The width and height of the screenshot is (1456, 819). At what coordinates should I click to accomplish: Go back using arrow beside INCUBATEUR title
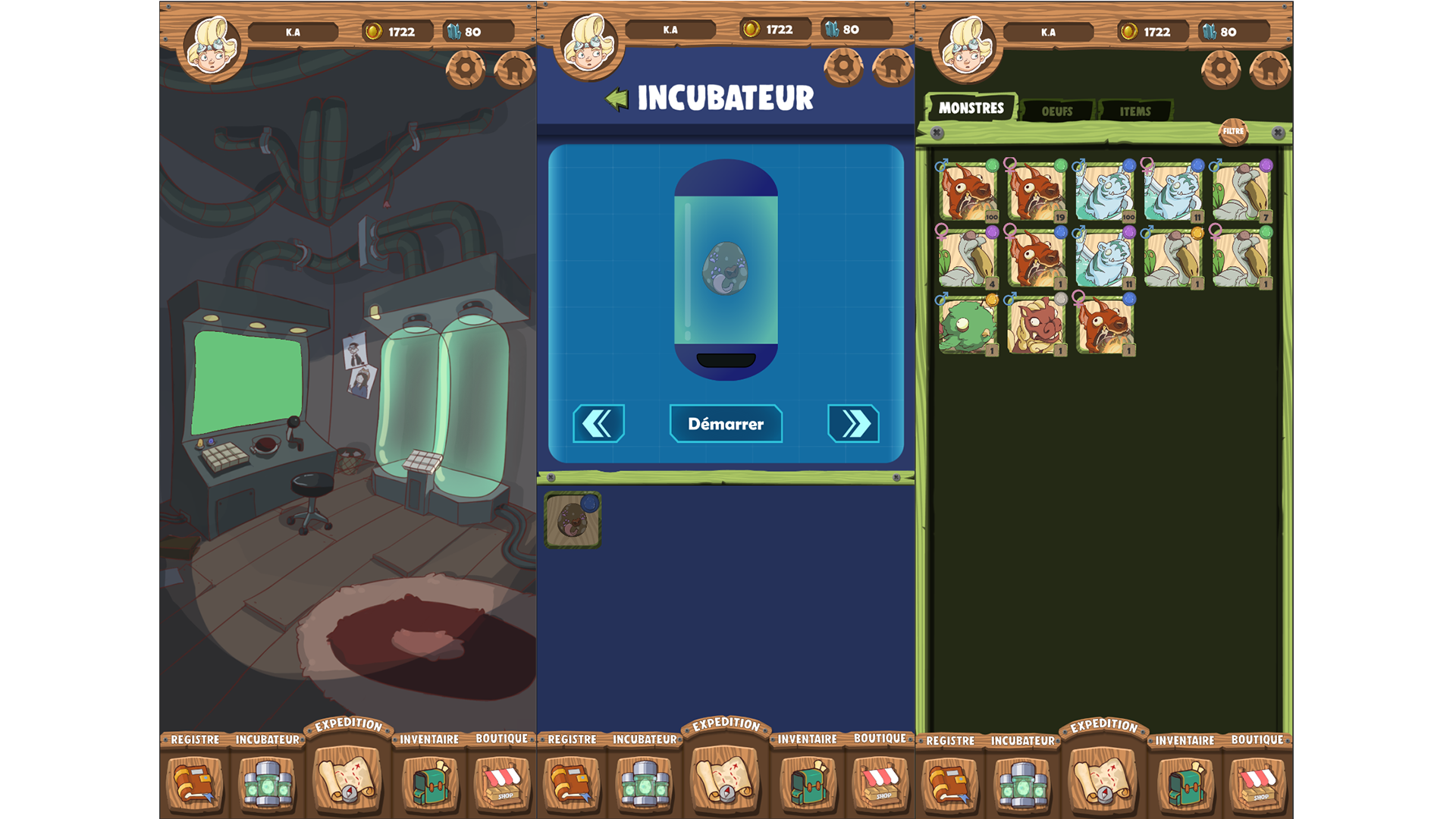point(617,99)
